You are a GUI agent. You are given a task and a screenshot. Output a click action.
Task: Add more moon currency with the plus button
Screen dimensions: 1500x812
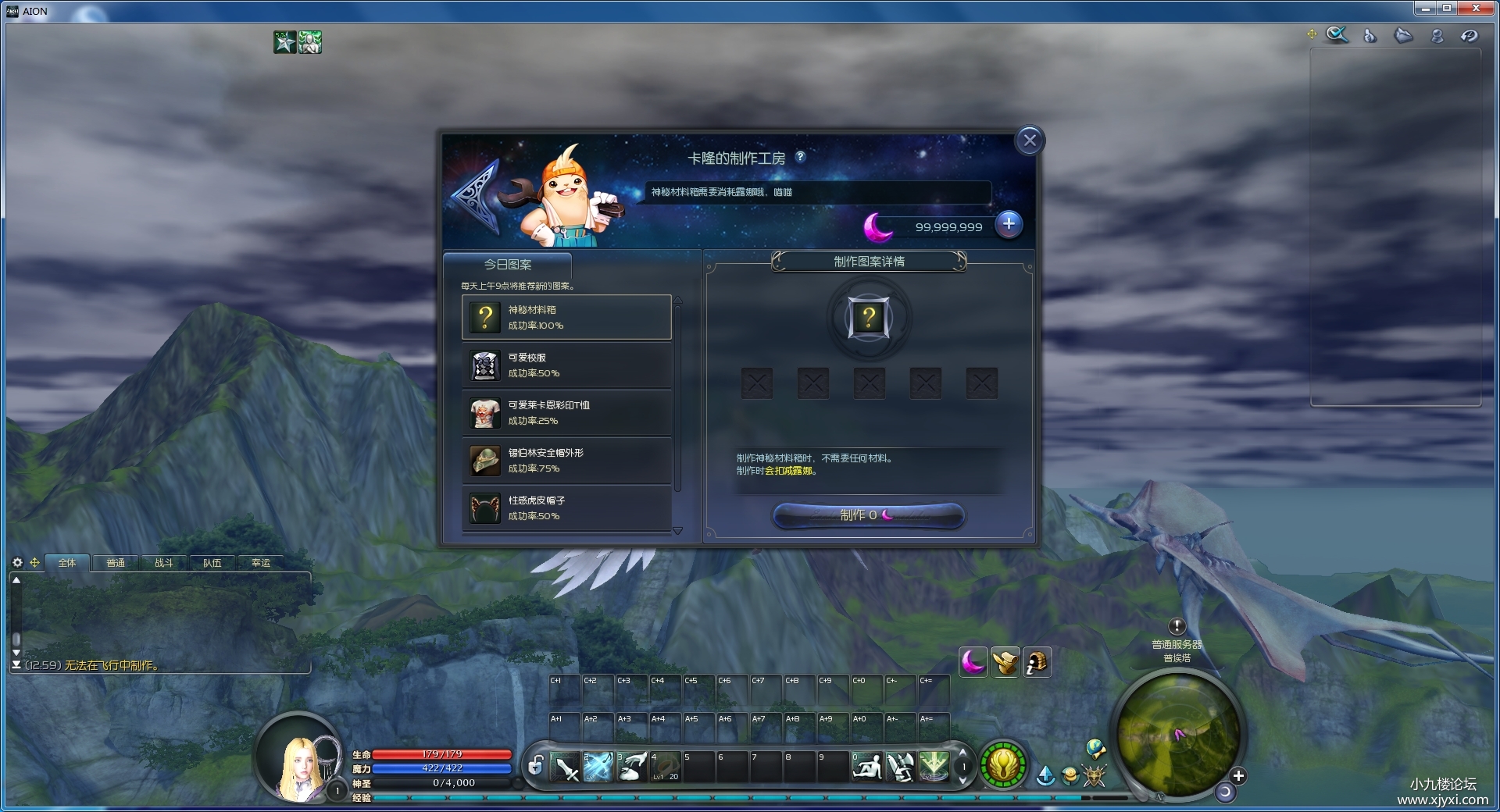[x=1009, y=225]
